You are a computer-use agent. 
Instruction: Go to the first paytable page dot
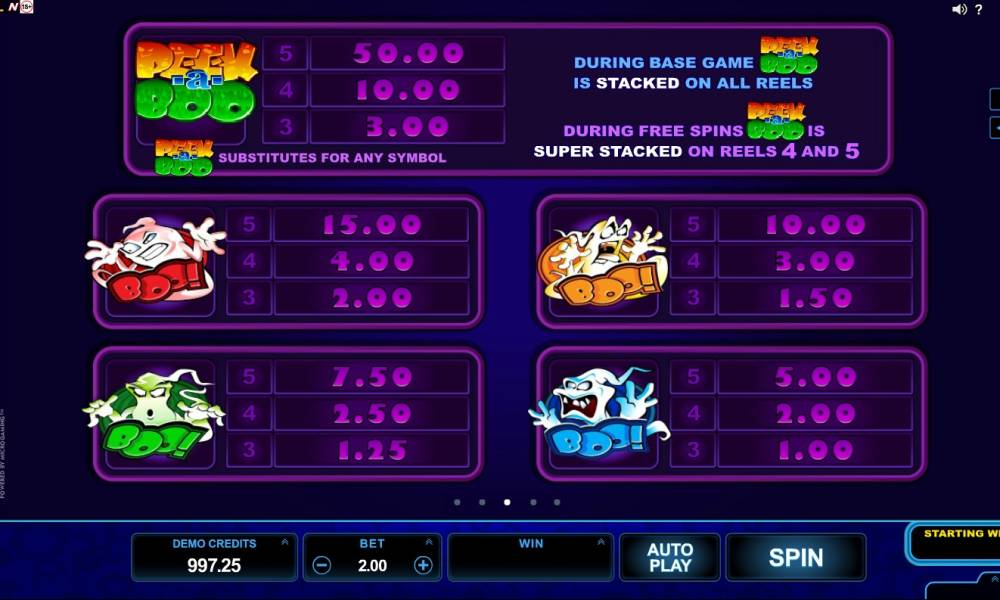pos(457,502)
